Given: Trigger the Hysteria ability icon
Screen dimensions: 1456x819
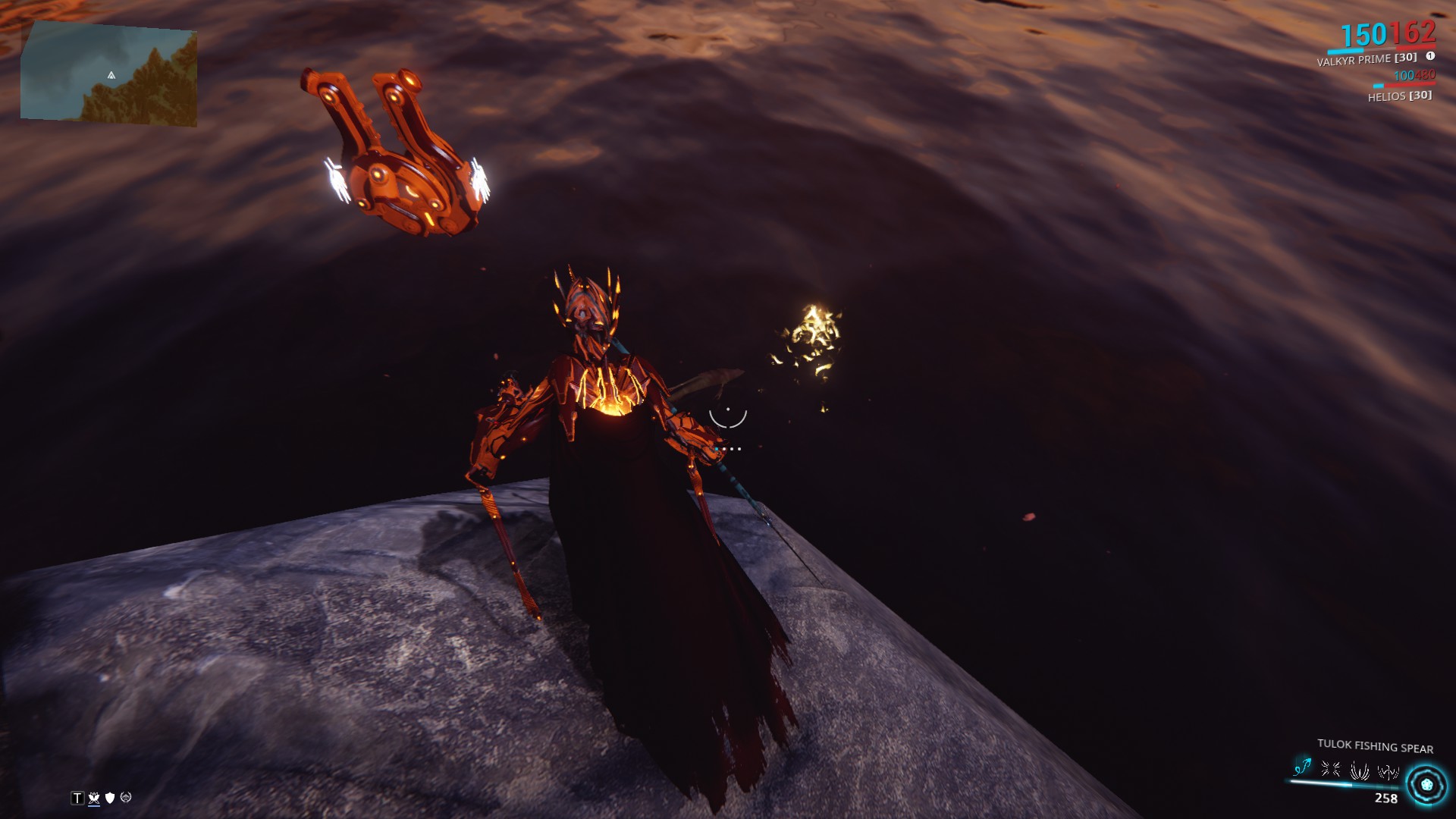Looking at the screenshot, I should 1388,773.
